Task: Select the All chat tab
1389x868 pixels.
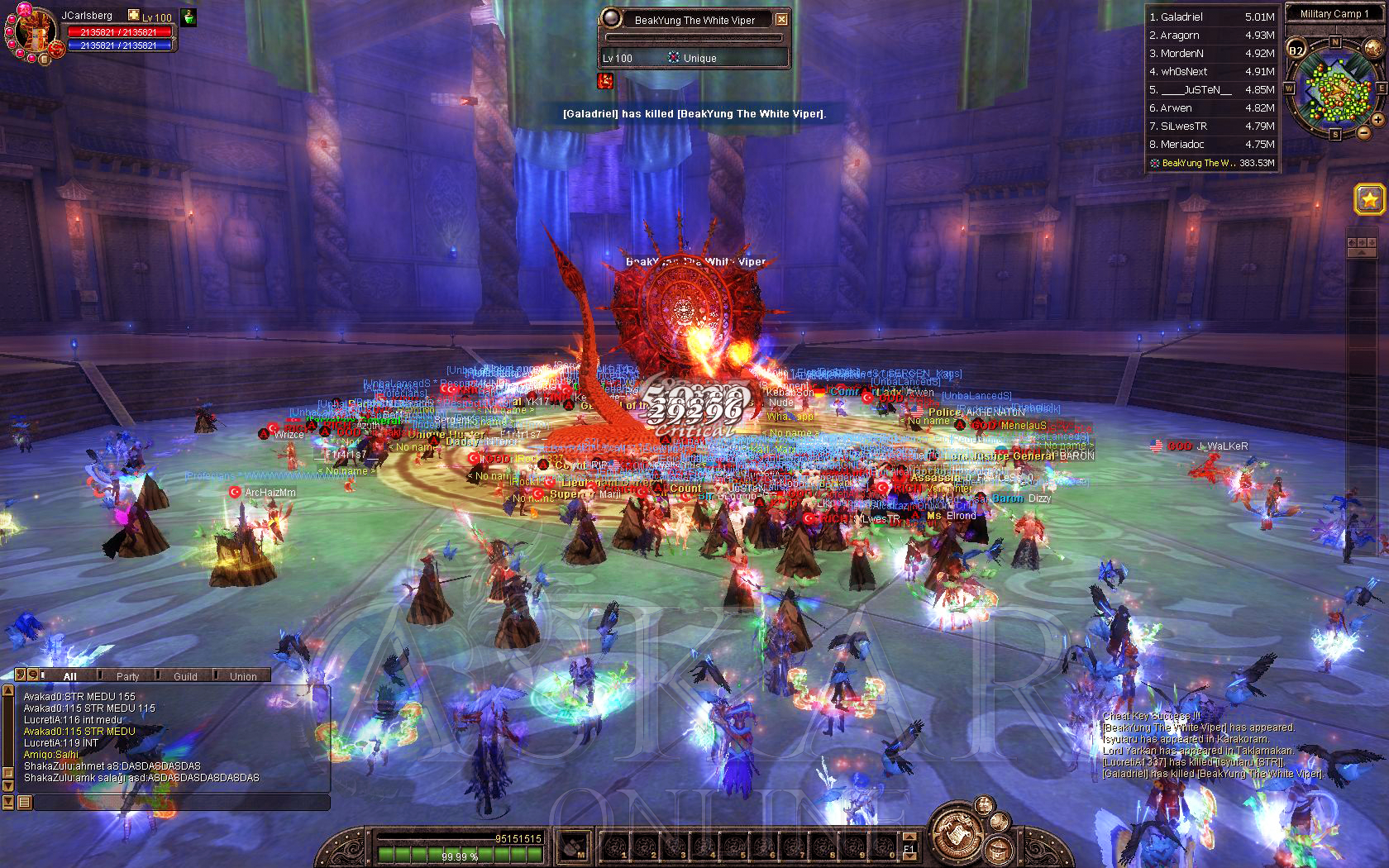Action: pyautogui.click(x=70, y=676)
